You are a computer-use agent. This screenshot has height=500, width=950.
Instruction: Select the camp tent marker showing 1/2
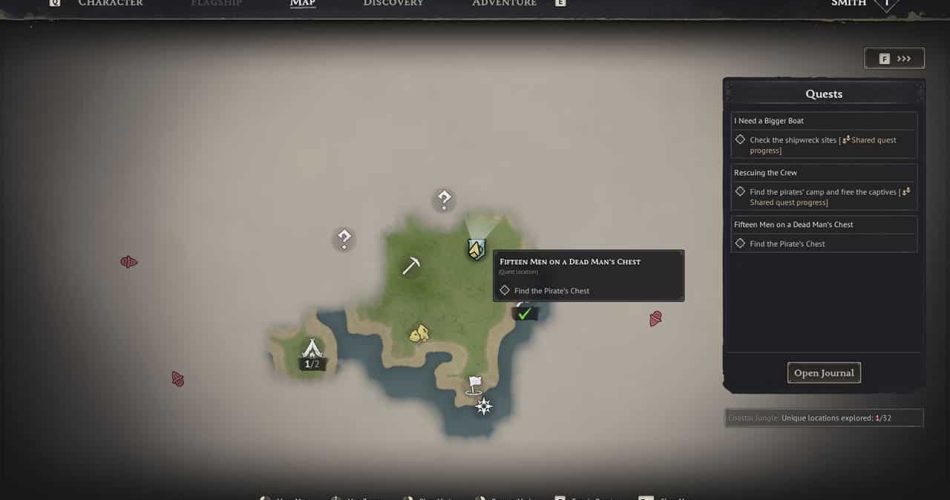pyautogui.click(x=312, y=350)
